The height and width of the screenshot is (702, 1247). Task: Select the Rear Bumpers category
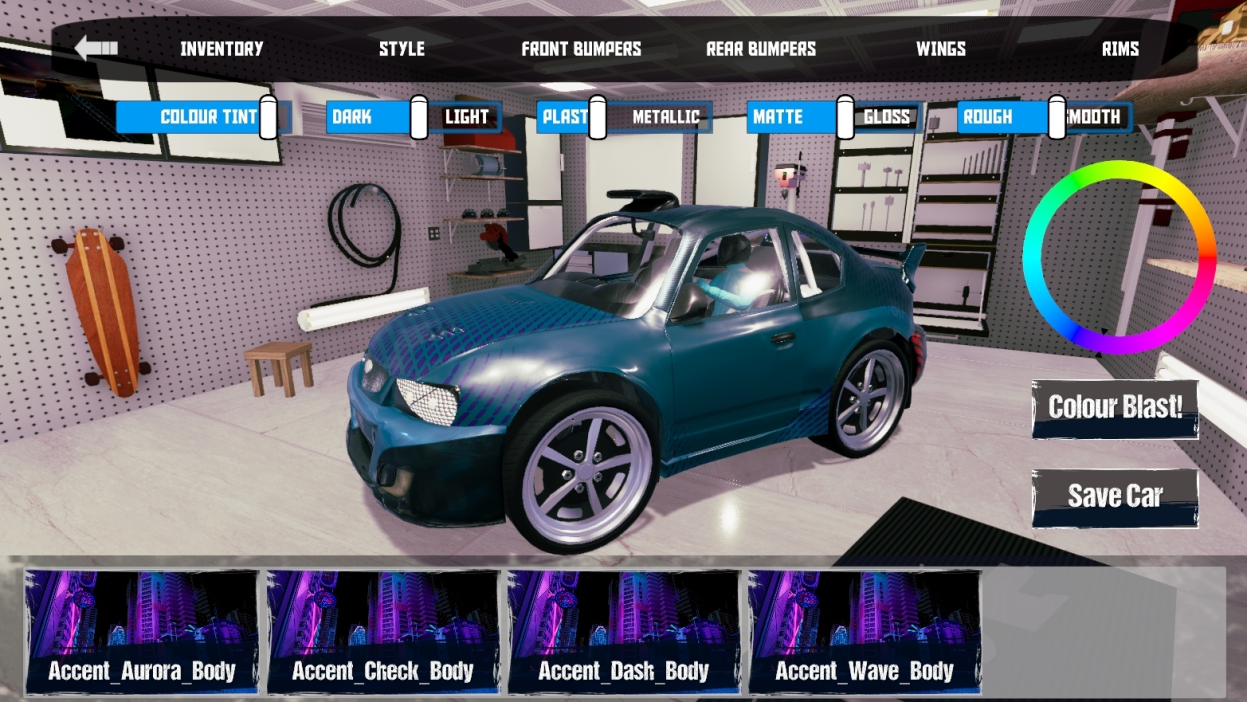[761, 48]
